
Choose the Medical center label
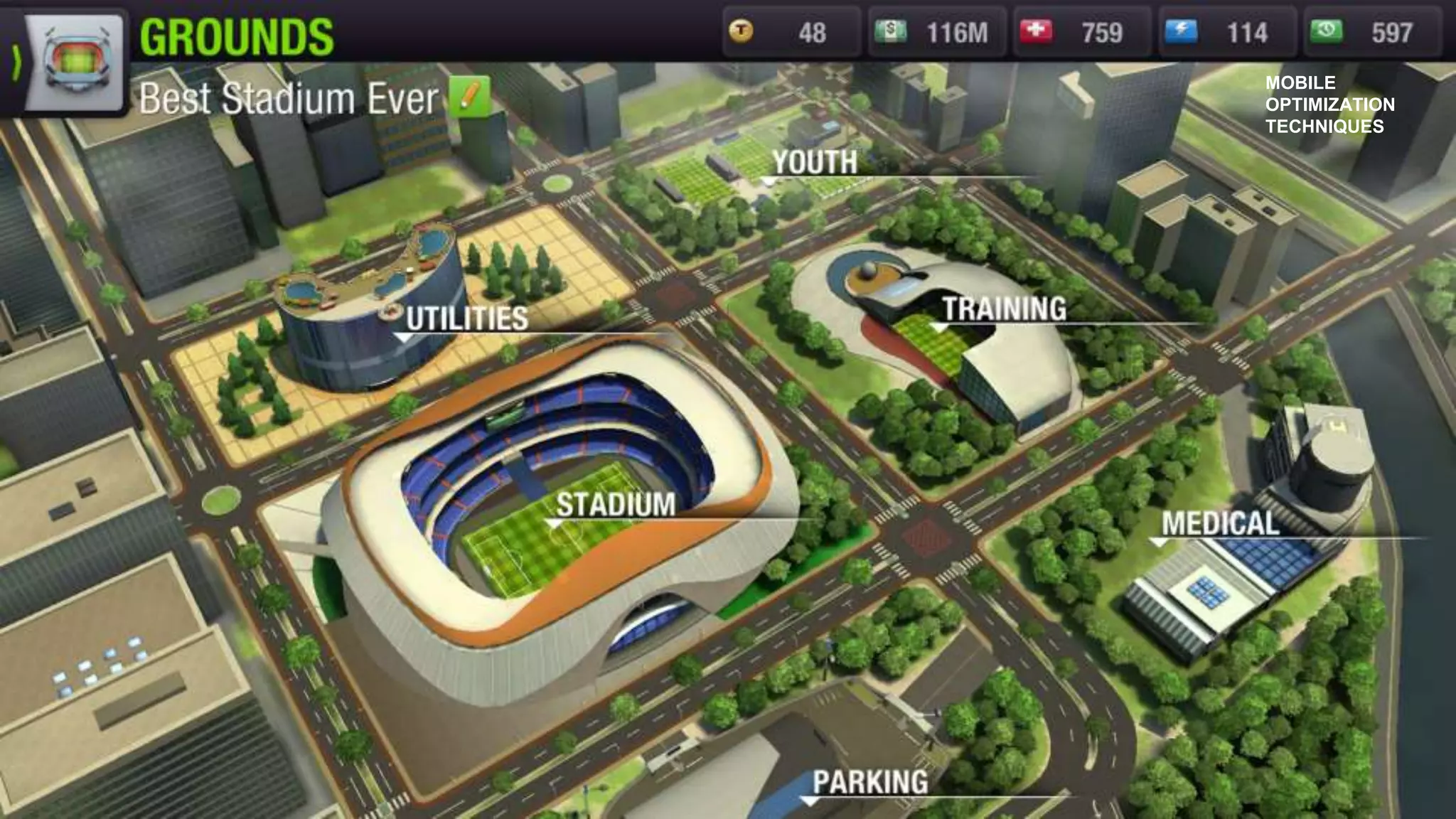1220,524
